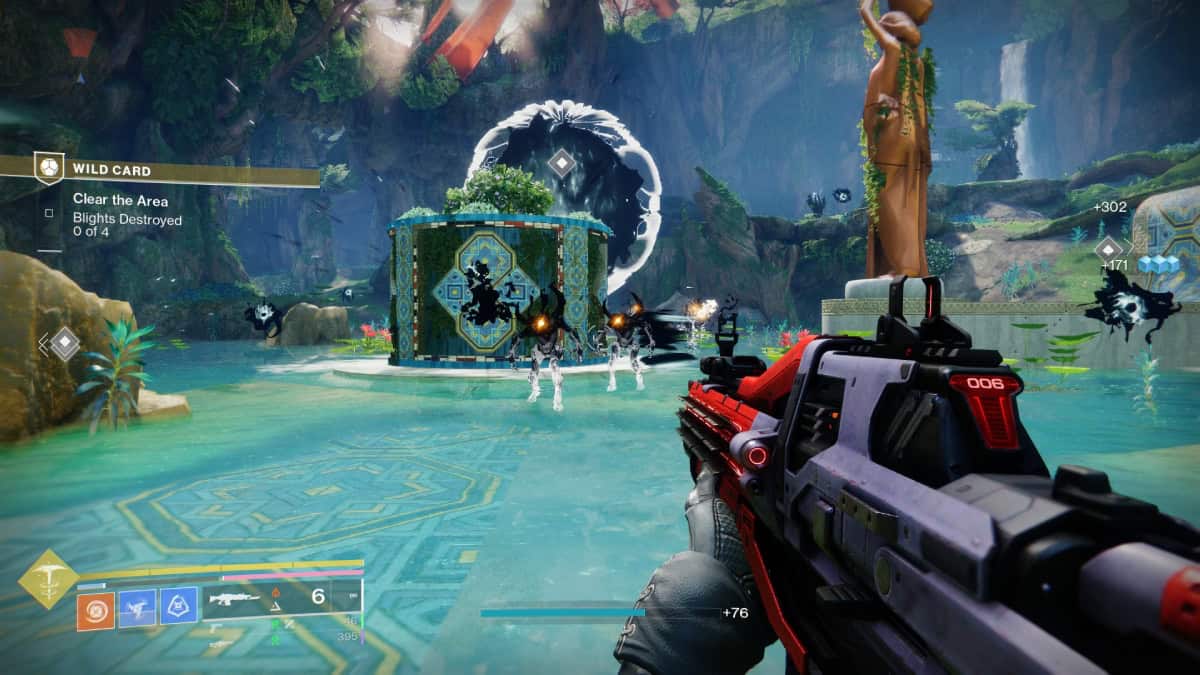Click the Wild Card shield emblem icon
The image size is (1200, 675).
click(46, 168)
